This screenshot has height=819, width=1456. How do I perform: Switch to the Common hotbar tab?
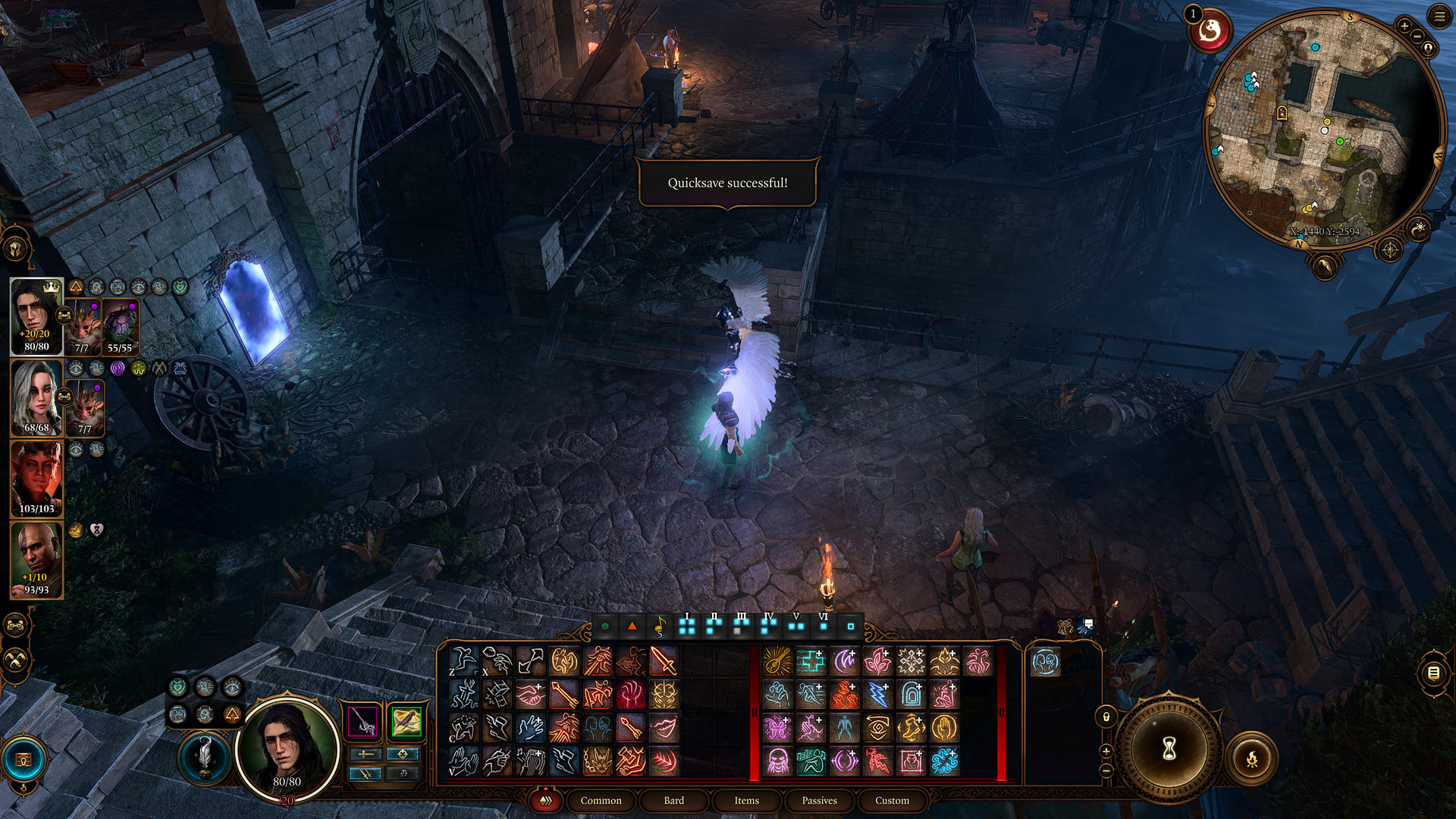601,800
